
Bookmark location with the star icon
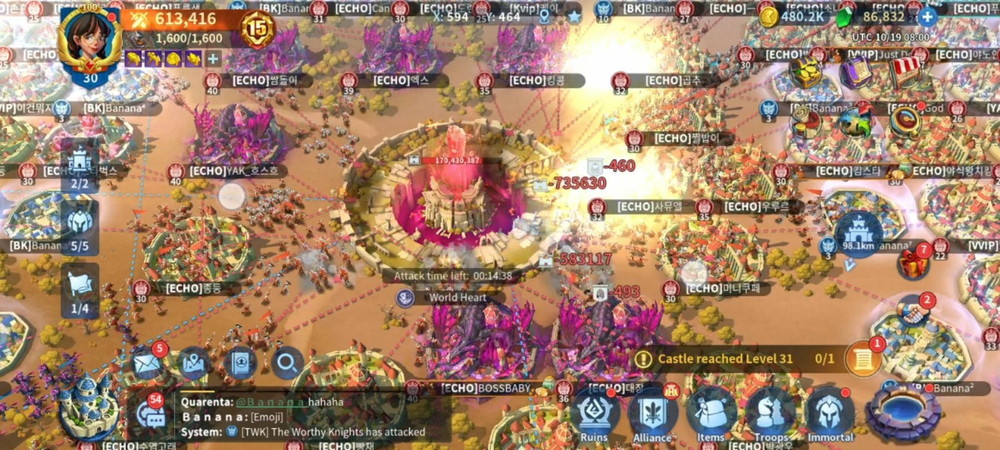point(574,17)
